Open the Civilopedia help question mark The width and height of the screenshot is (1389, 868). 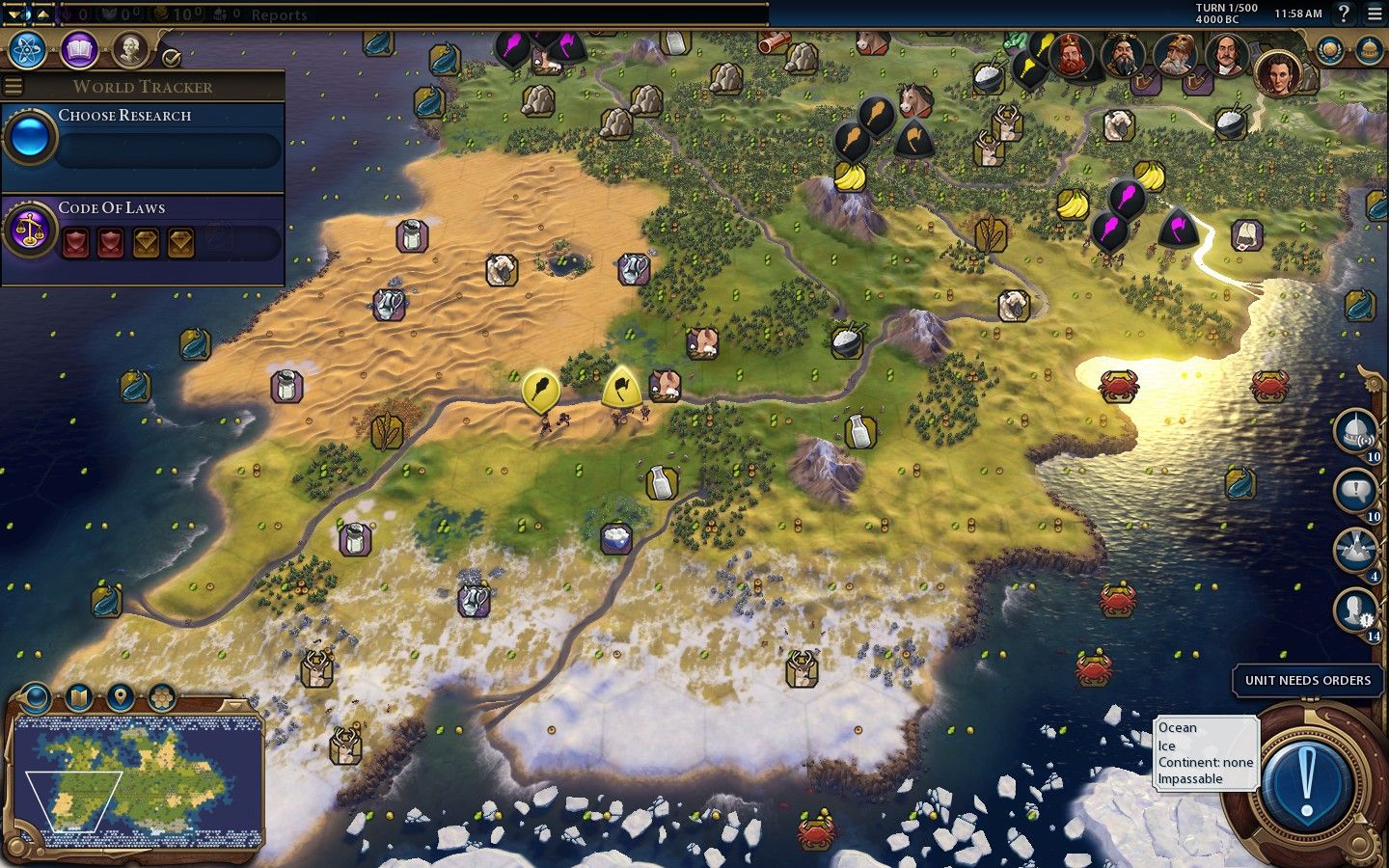point(1343,14)
